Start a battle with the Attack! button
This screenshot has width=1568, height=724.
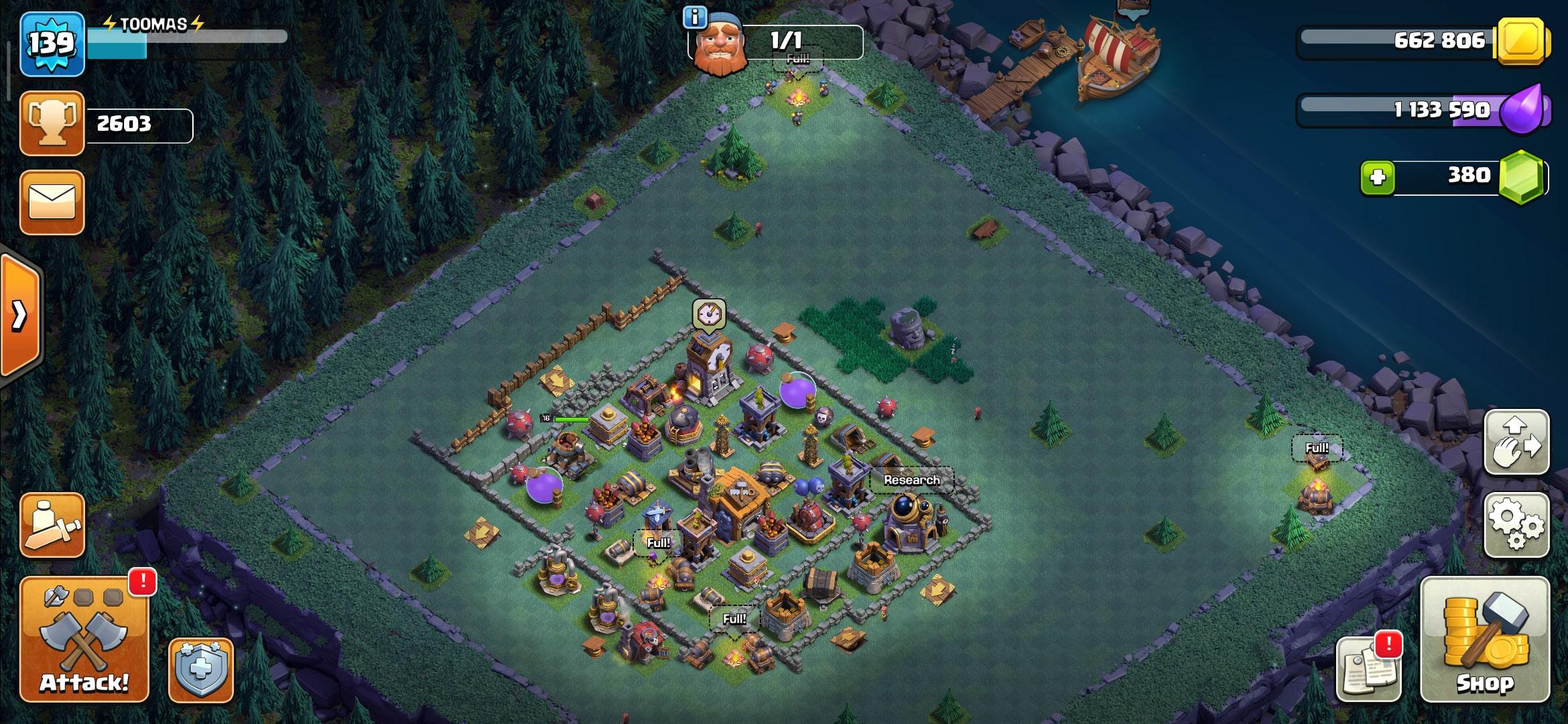pyautogui.click(x=84, y=640)
